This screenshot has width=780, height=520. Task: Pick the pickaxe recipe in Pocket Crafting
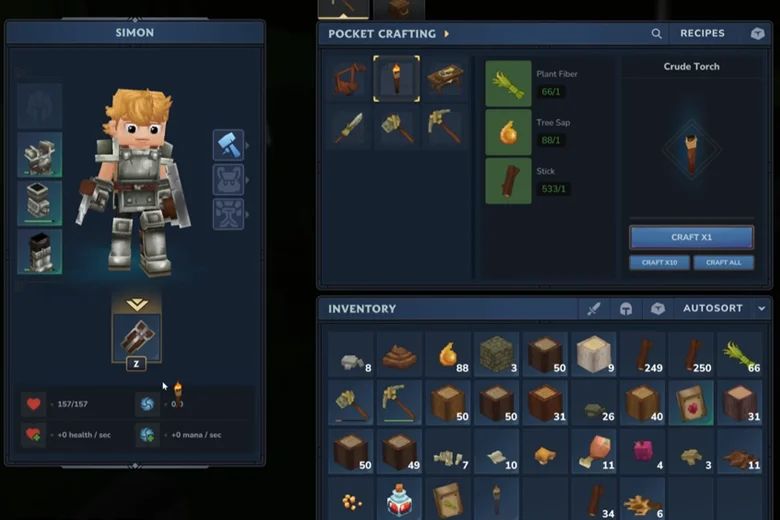tap(444, 125)
